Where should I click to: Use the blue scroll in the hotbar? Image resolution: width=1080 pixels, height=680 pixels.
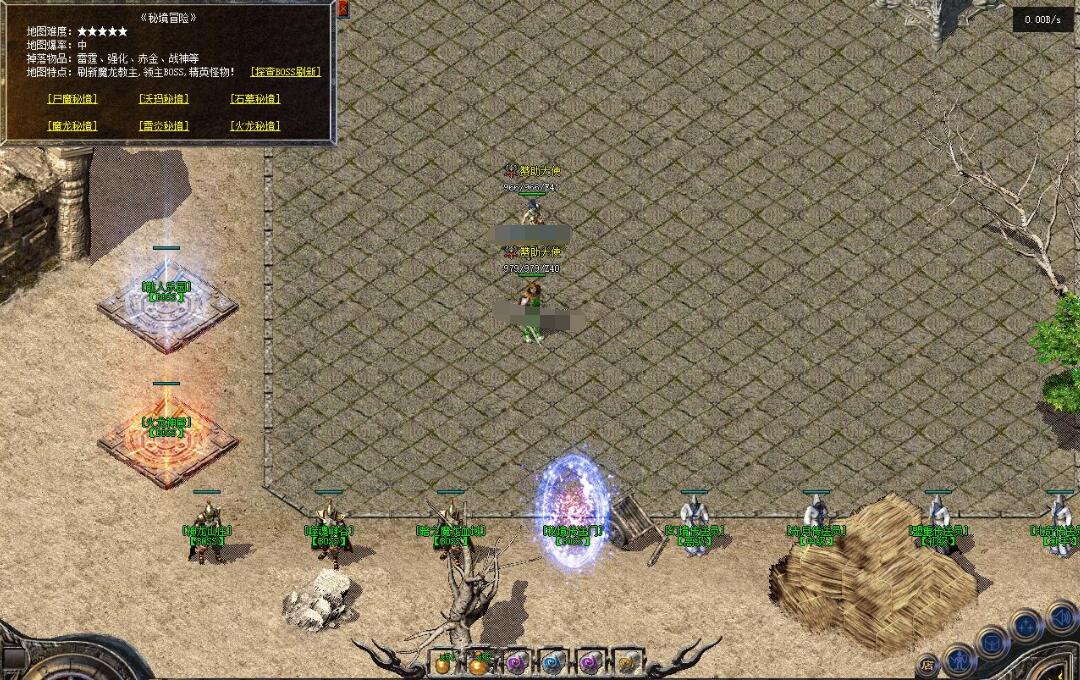[552, 663]
